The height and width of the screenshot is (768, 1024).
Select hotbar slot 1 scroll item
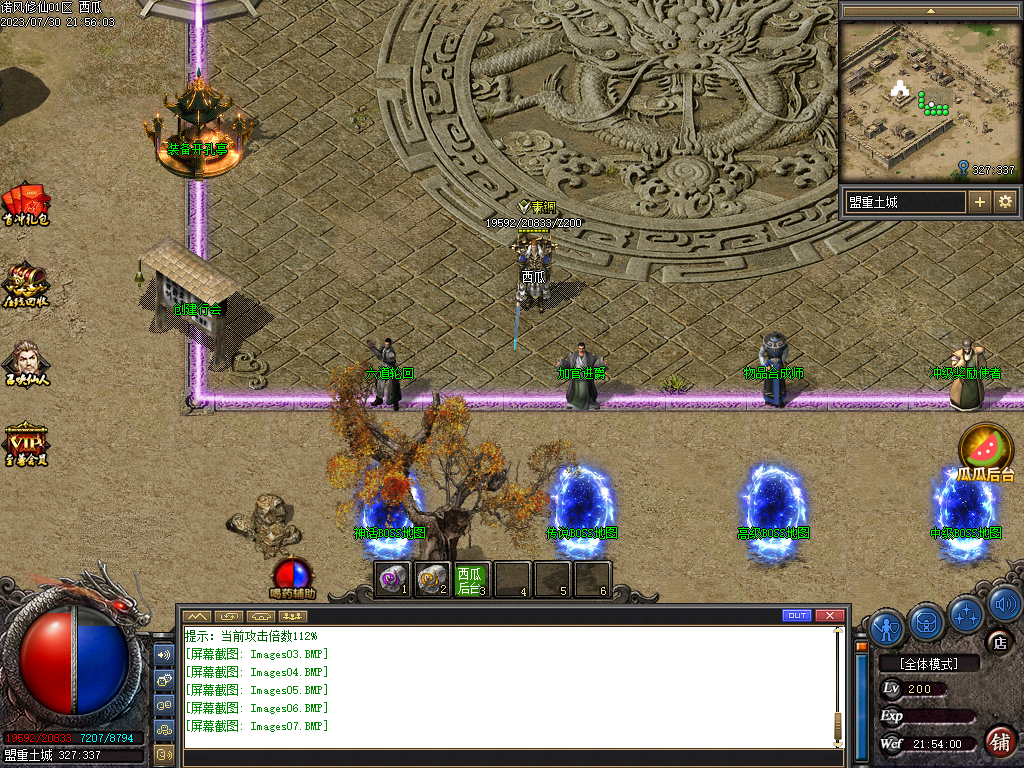393,579
